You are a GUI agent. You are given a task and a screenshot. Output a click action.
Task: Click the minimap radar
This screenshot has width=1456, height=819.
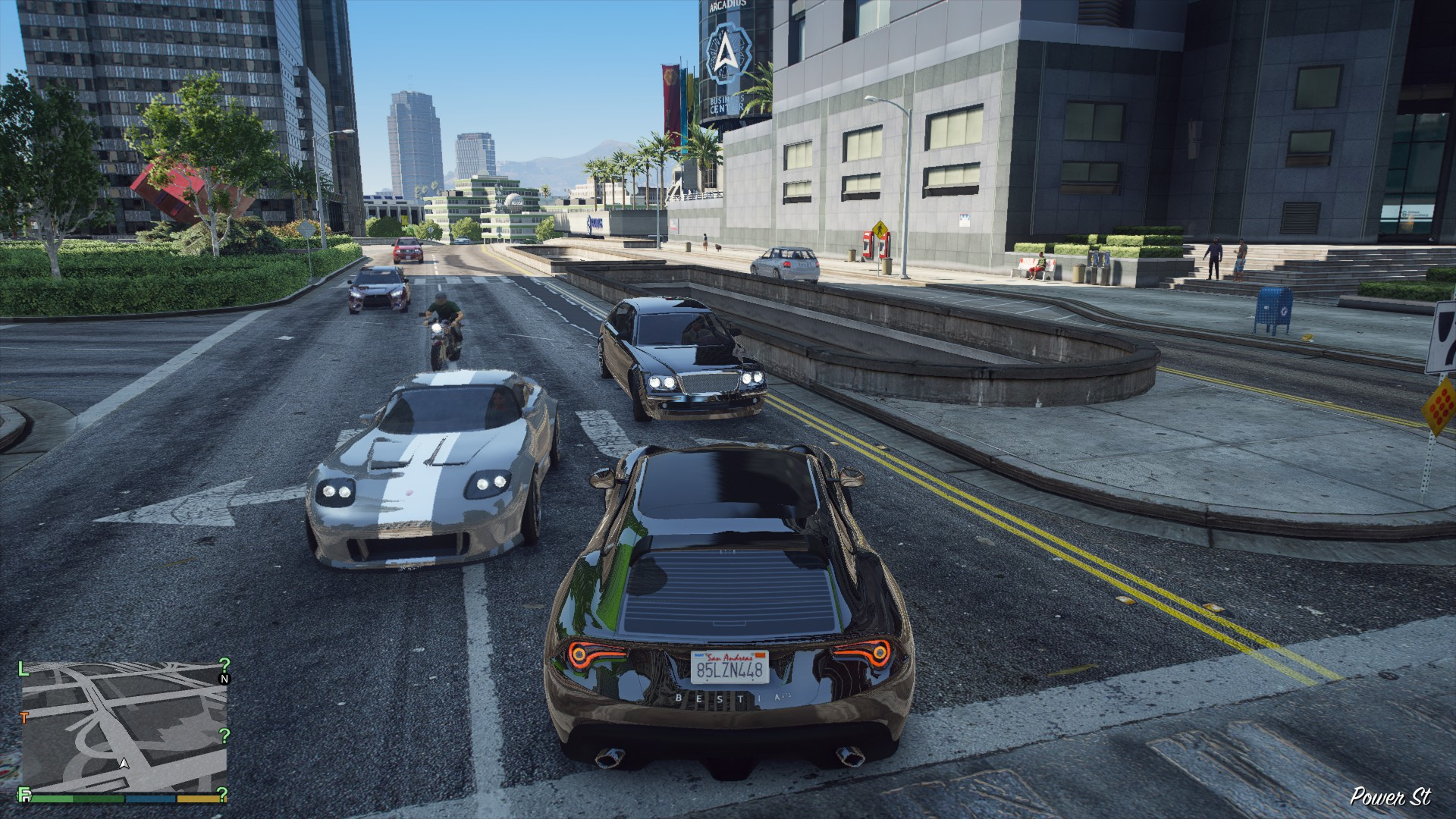[x=124, y=726]
